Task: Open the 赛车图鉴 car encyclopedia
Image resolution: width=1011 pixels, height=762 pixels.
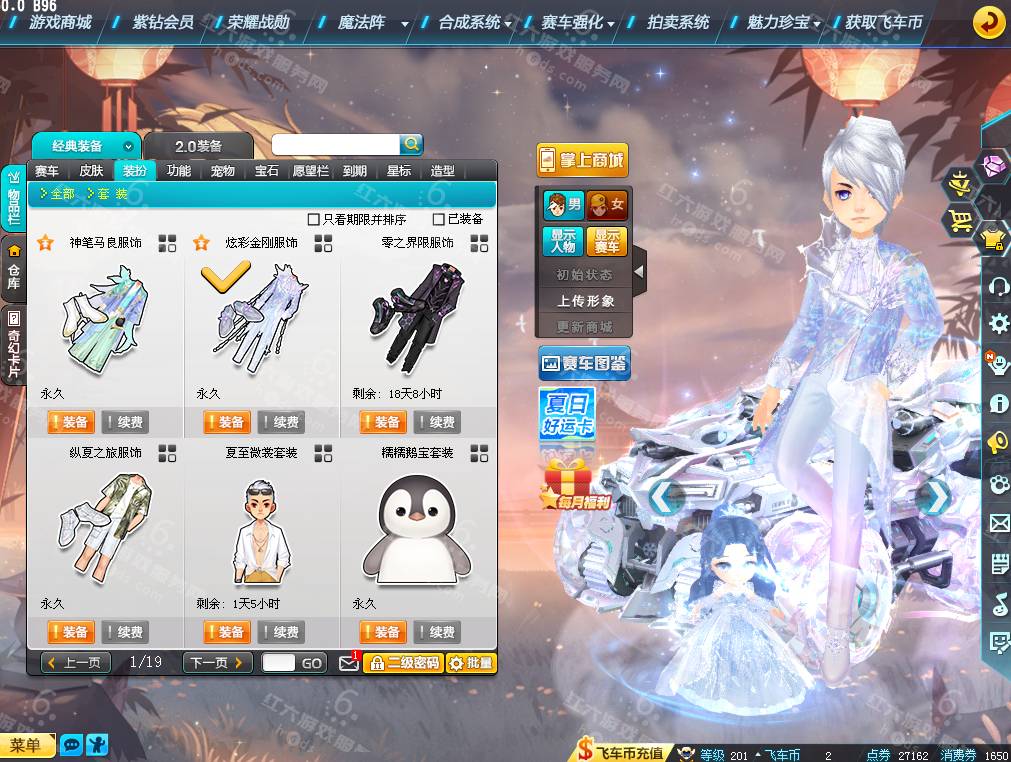Action: [584, 364]
